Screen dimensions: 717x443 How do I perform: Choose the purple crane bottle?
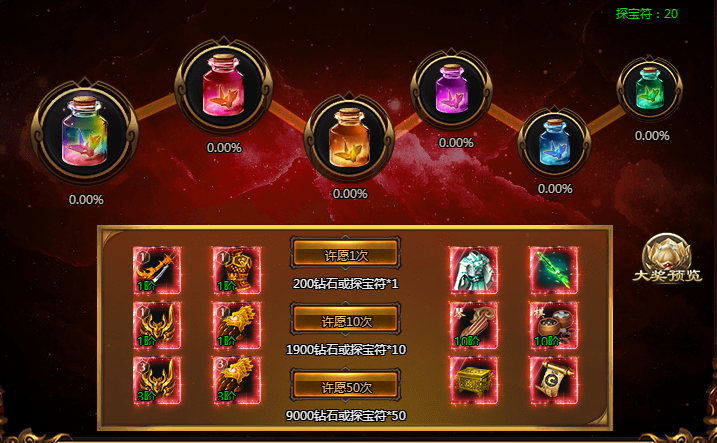455,92
